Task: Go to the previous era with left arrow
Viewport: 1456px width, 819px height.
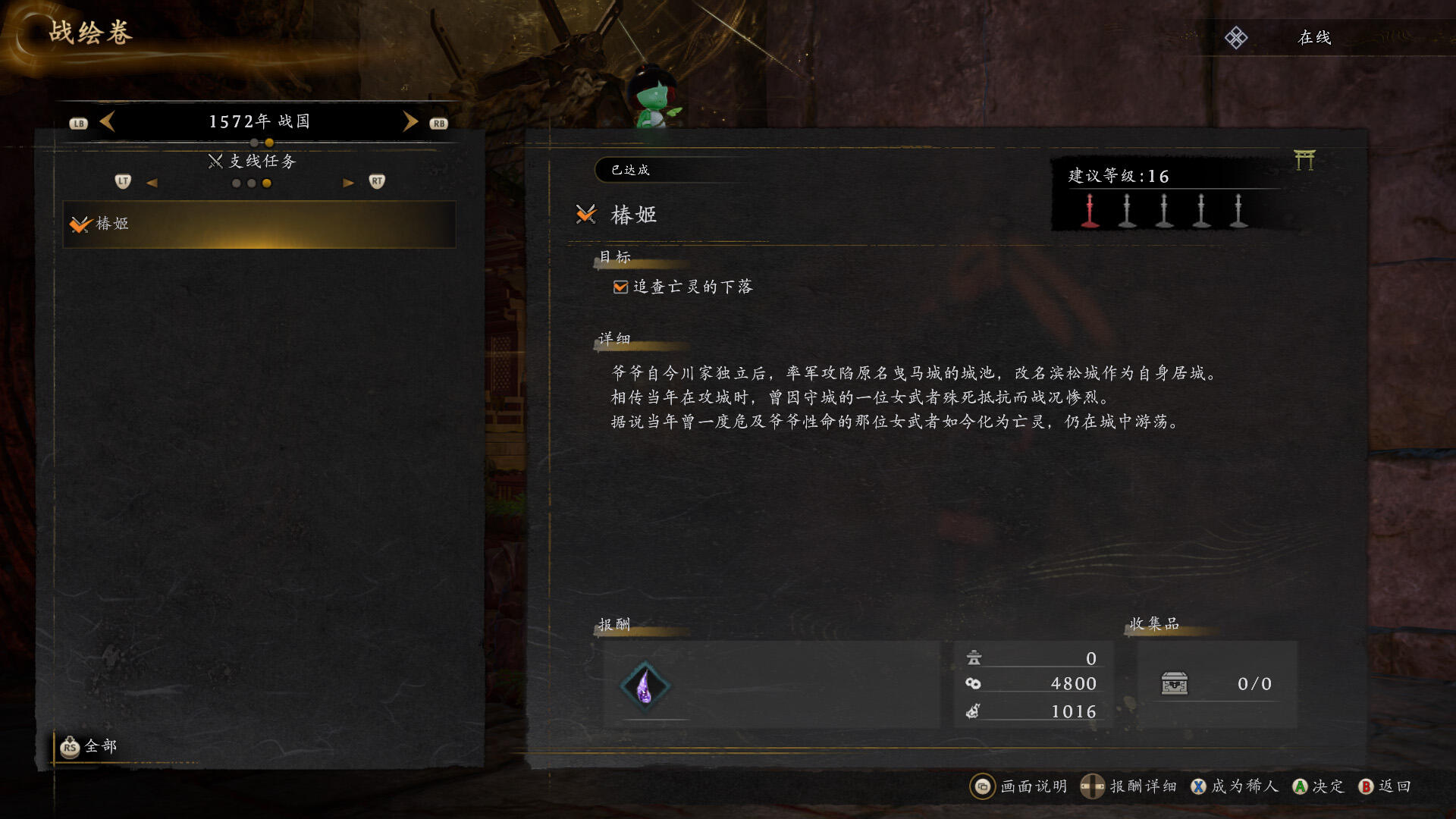Action: (108, 121)
